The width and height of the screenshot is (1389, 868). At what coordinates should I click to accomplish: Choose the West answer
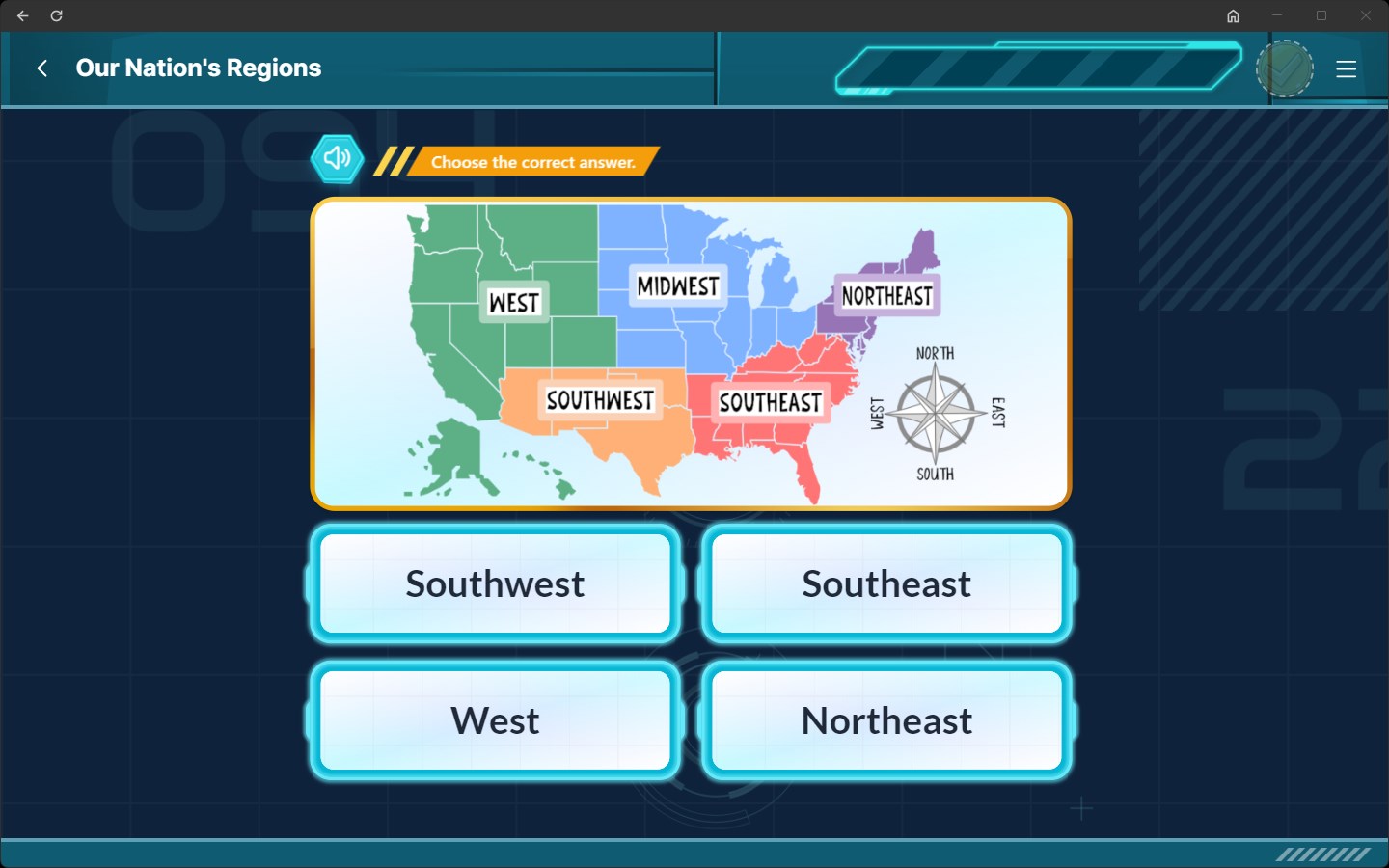[x=495, y=720]
